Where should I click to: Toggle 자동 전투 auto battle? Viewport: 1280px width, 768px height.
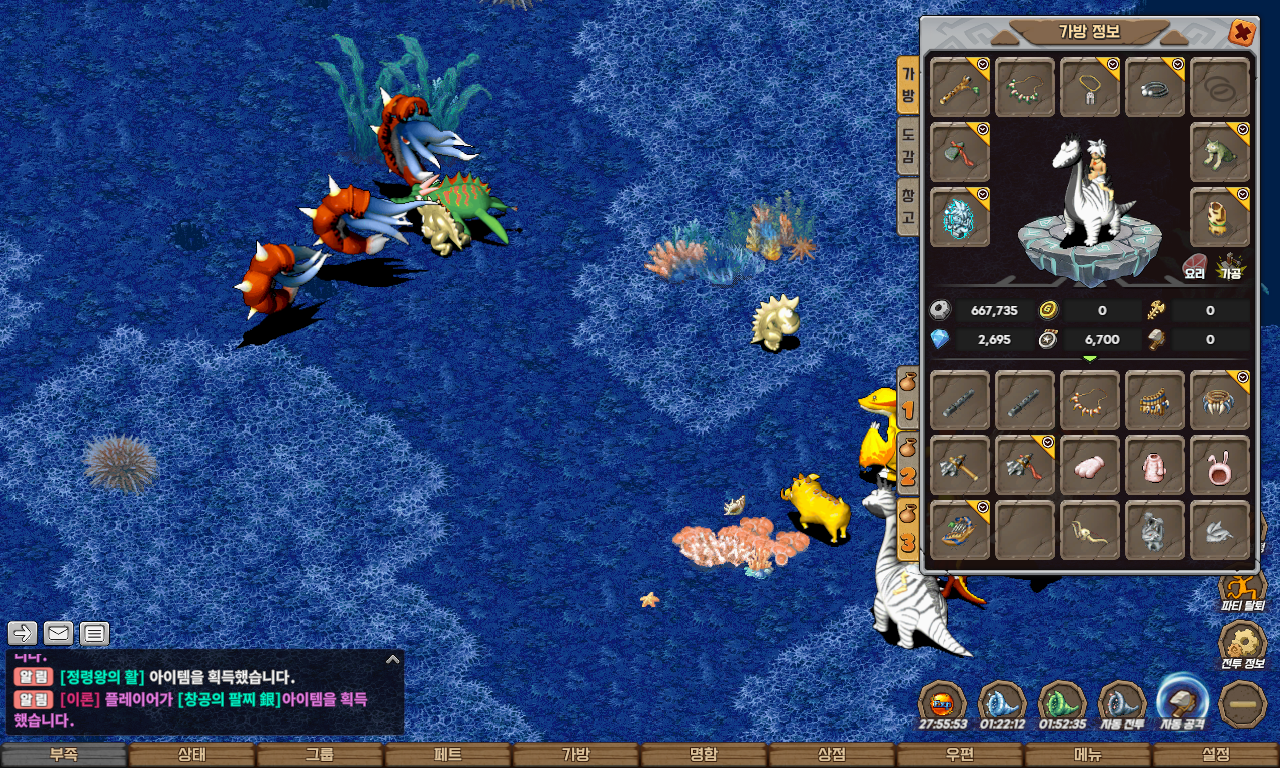tap(1122, 705)
